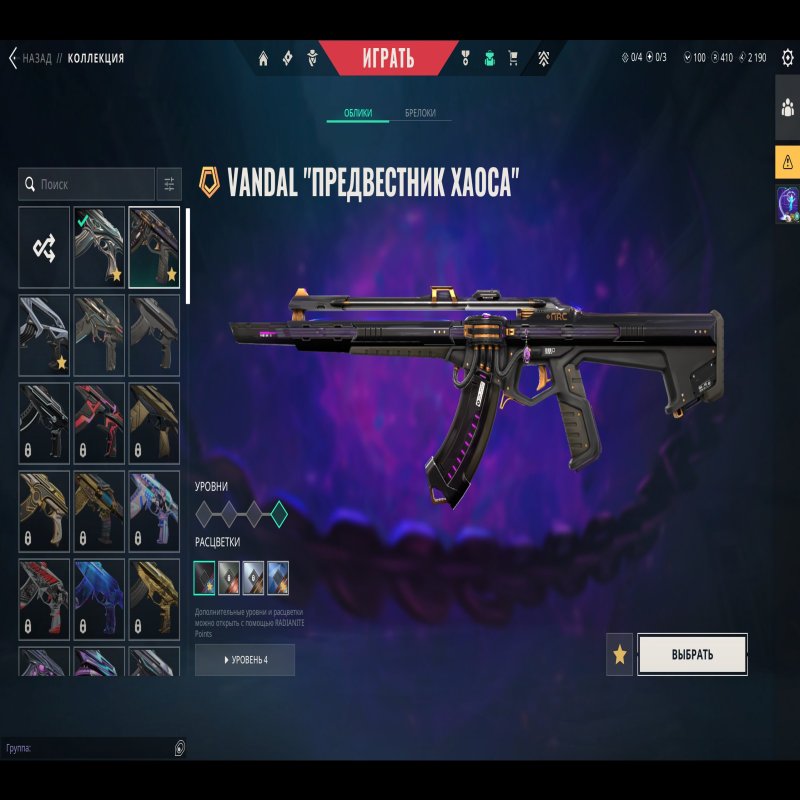Screen dimensions: 800x800
Task: Click the red ИГРАТЬ play button
Action: tap(387, 58)
